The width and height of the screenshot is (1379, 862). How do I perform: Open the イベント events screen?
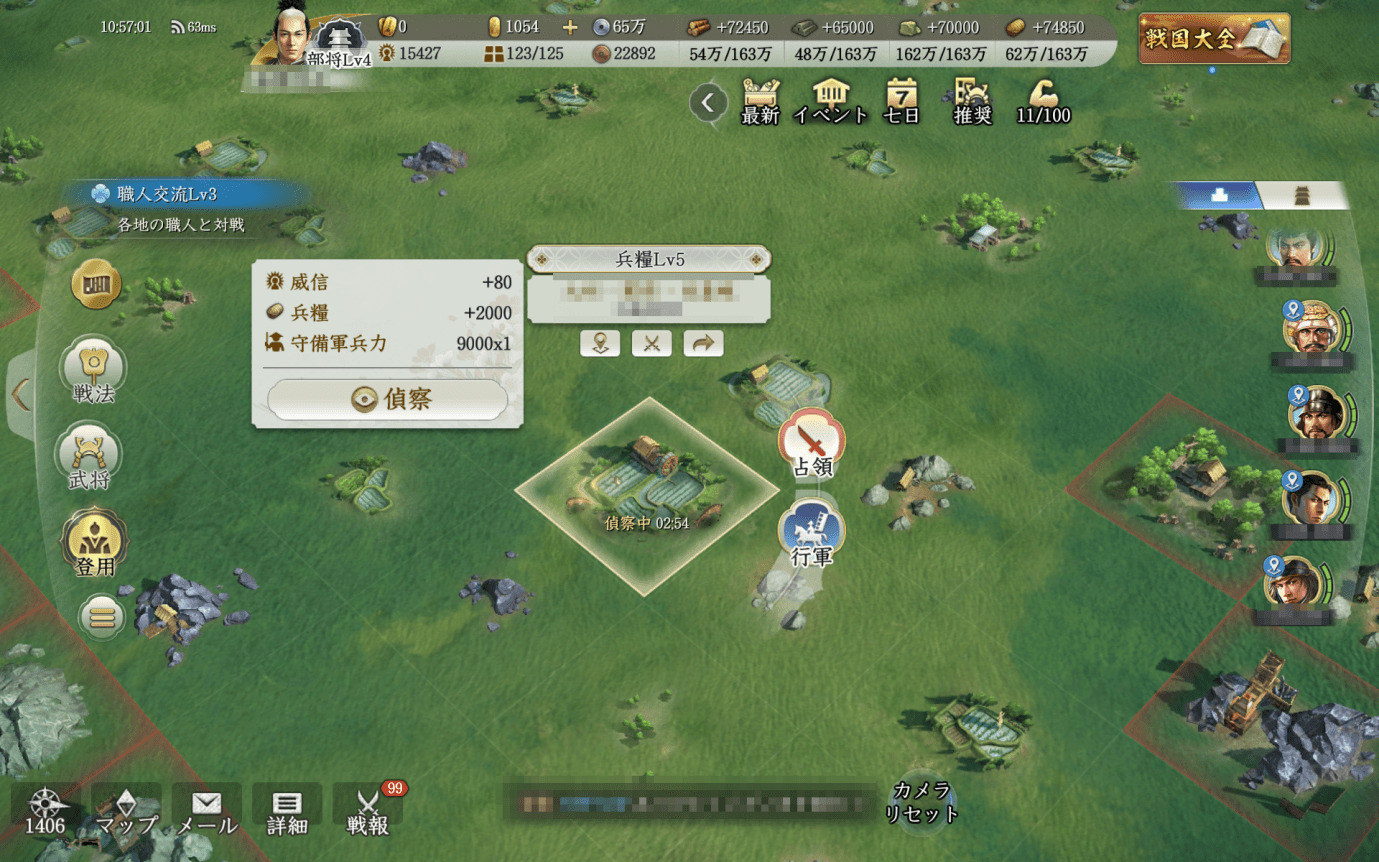click(830, 101)
